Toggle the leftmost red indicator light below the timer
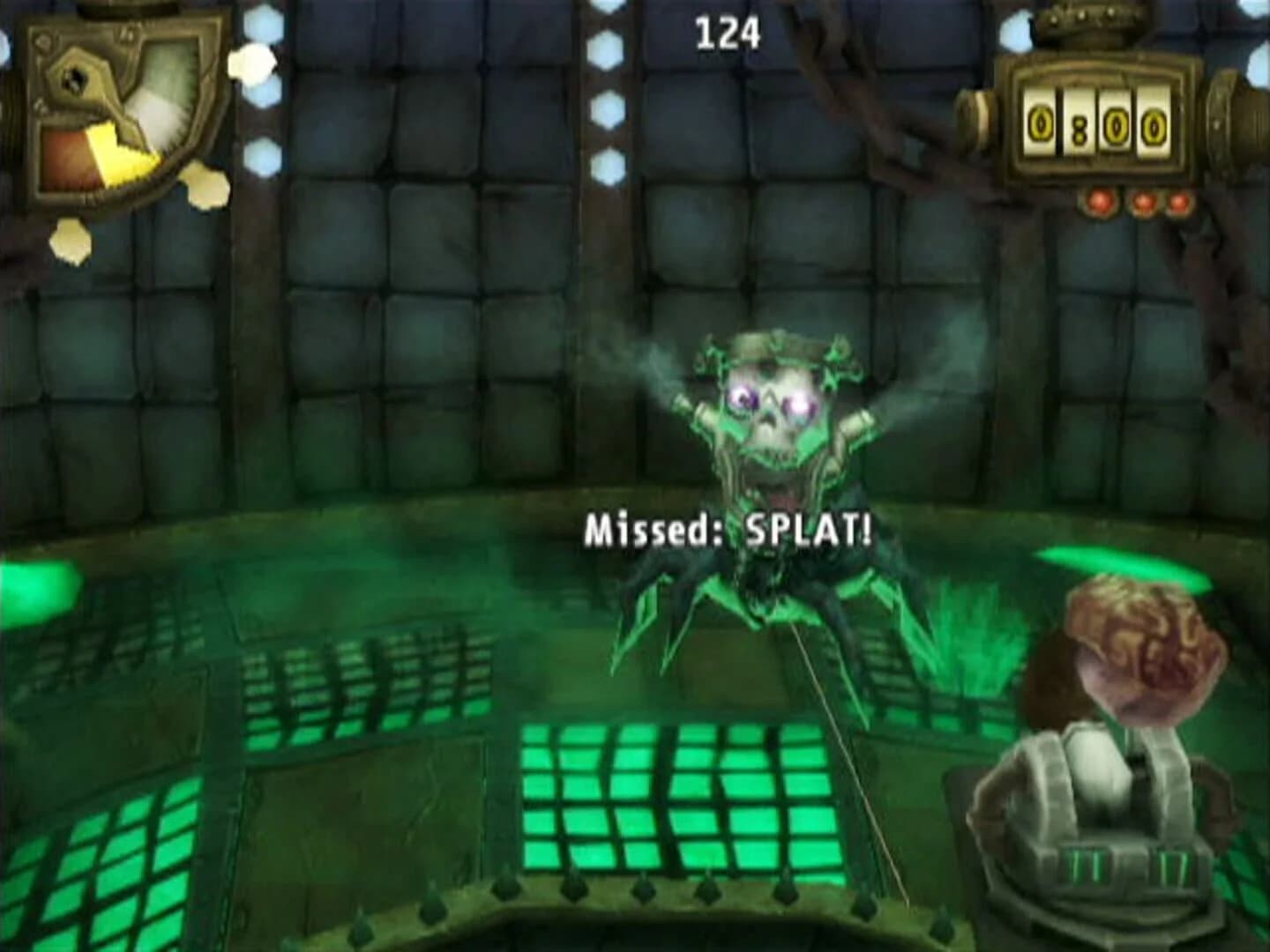Image resolution: width=1270 pixels, height=952 pixels. click(x=1101, y=201)
